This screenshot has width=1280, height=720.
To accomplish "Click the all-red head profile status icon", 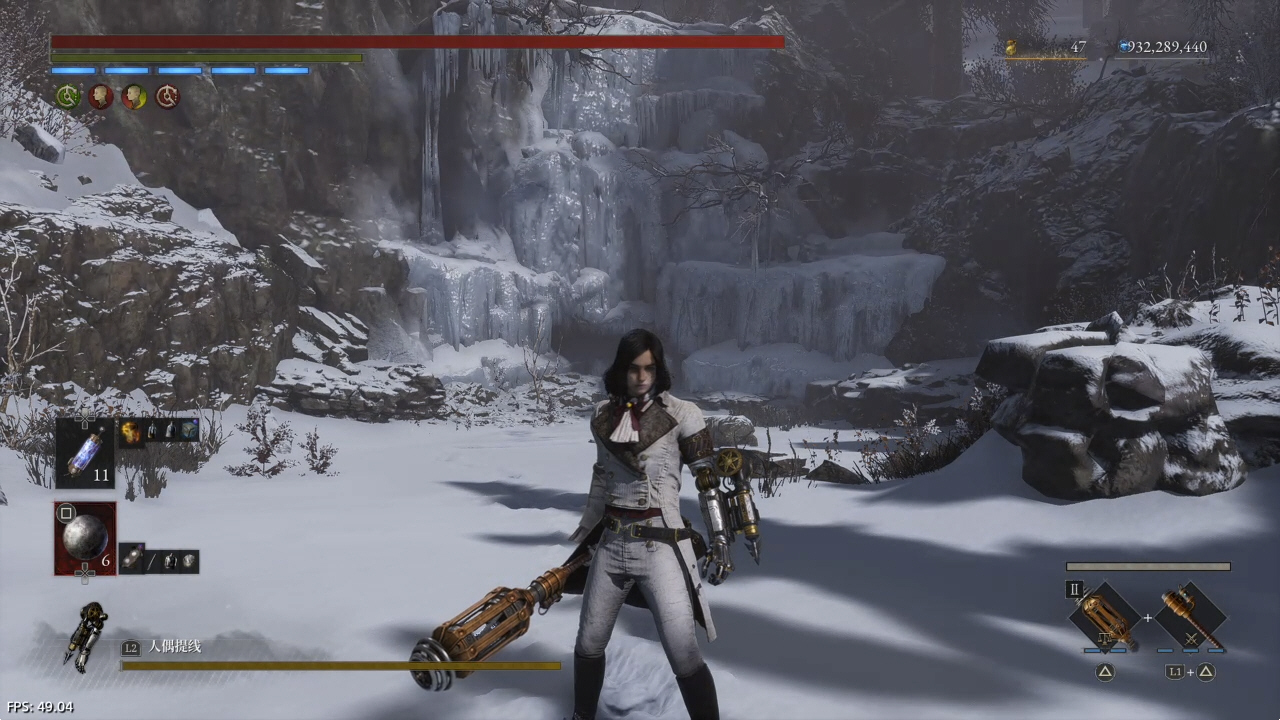I will click(101, 96).
